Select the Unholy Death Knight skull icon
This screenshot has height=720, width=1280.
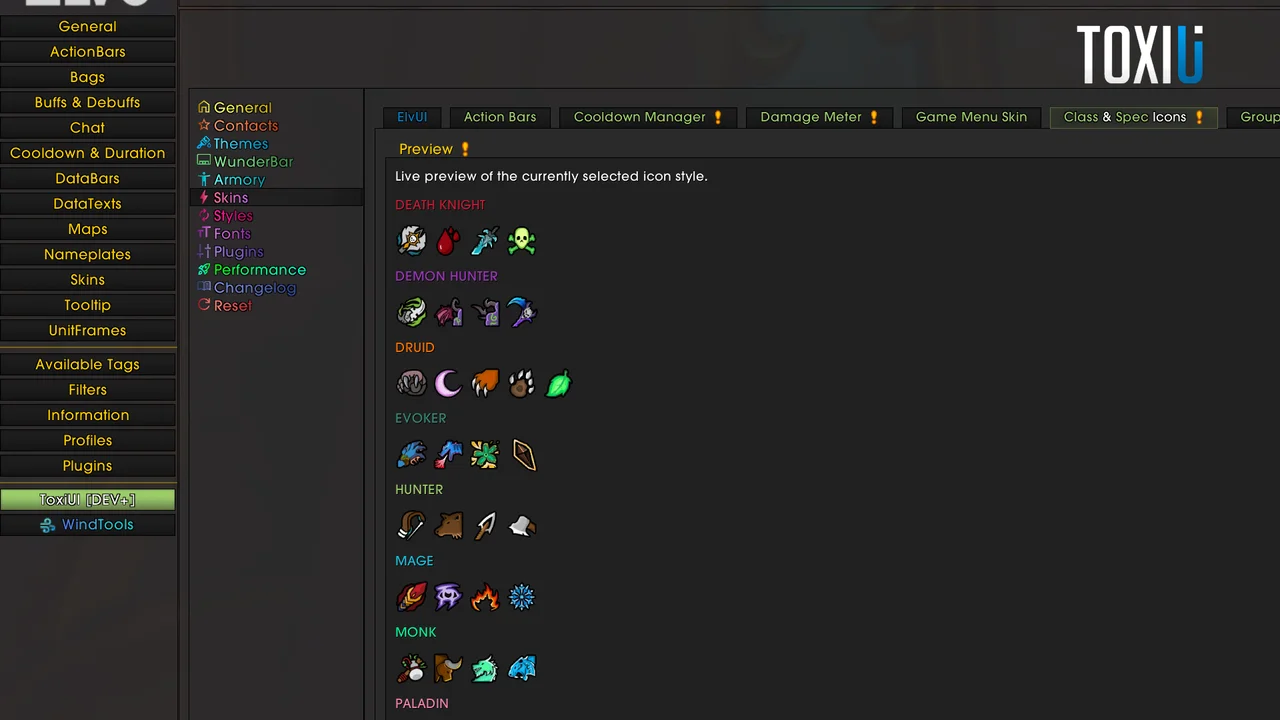point(521,240)
